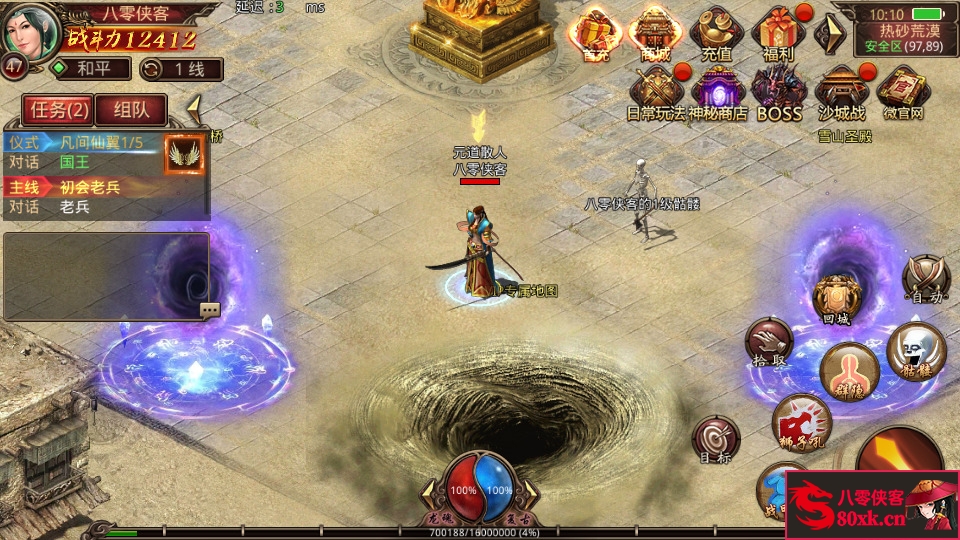Open the chat box speech-bubble button
960x540 pixels.
210,310
